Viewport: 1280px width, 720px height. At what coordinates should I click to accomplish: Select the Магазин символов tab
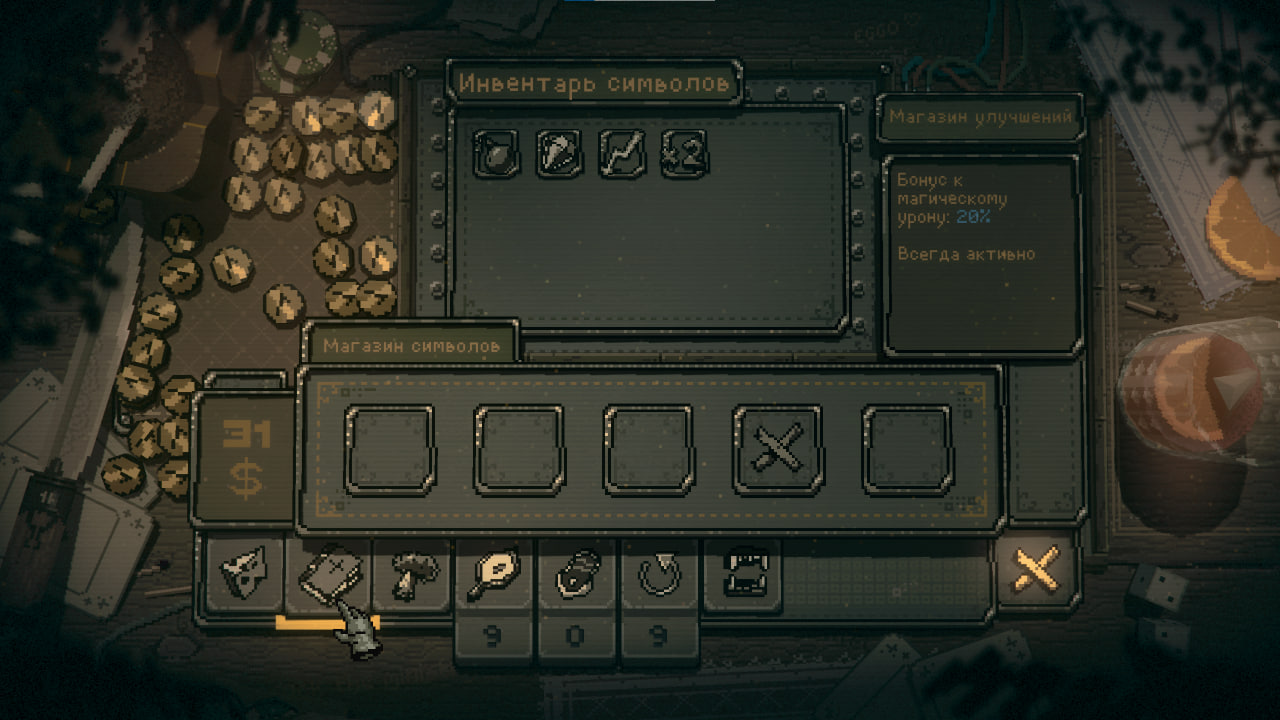pyautogui.click(x=411, y=346)
